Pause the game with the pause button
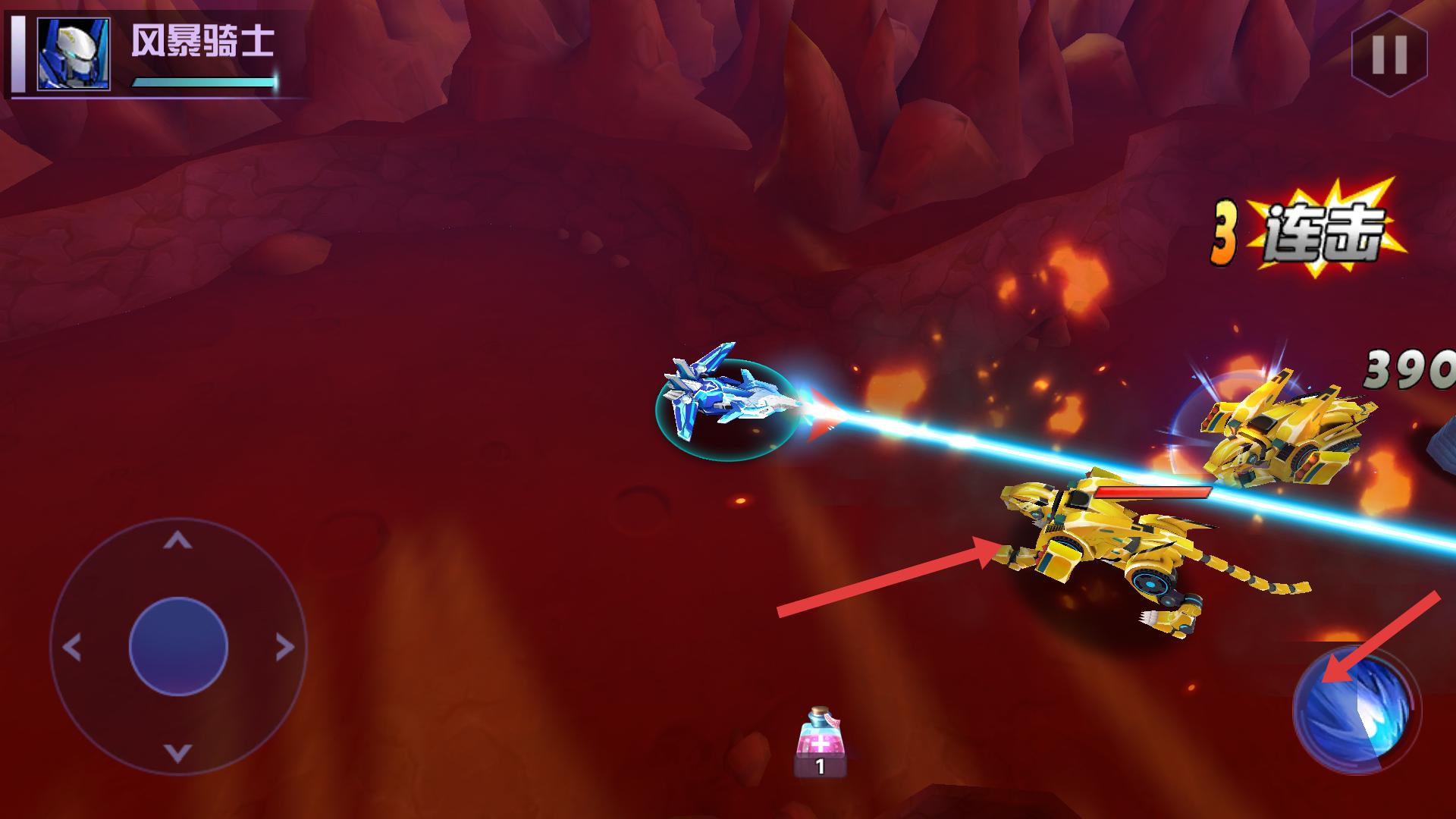This screenshot has width=1456, height=819. [1389, 54]
